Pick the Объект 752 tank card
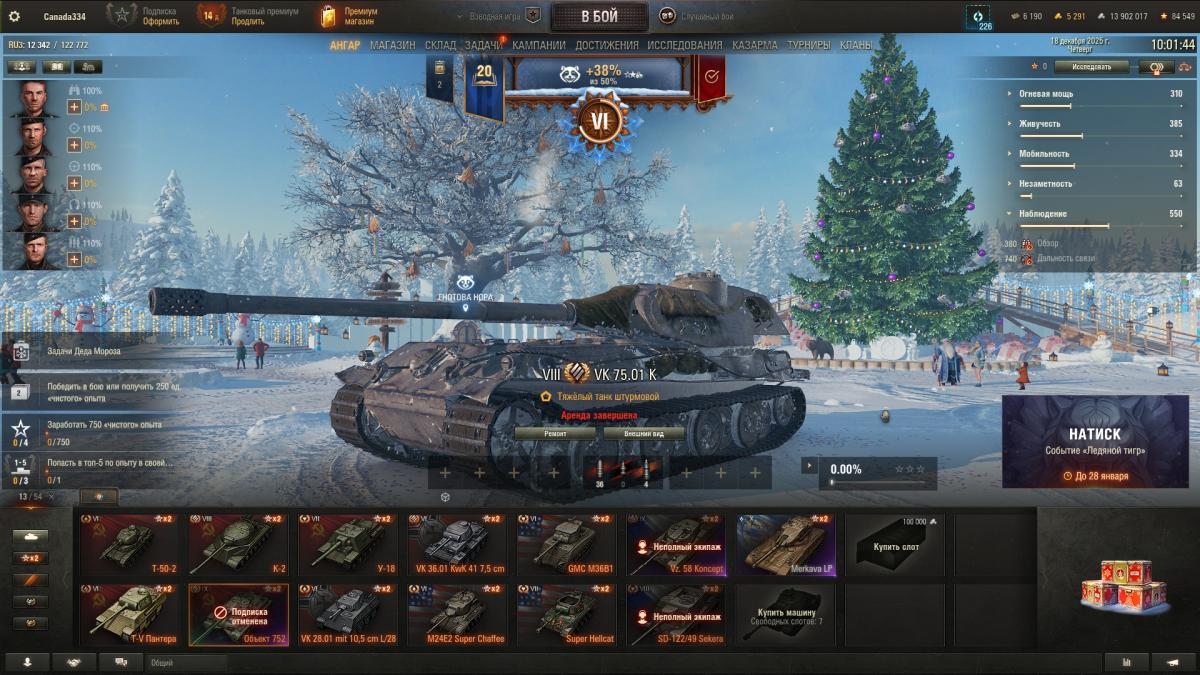Image resolution: width=1200 pixels, height=675 pixels. 238,615
